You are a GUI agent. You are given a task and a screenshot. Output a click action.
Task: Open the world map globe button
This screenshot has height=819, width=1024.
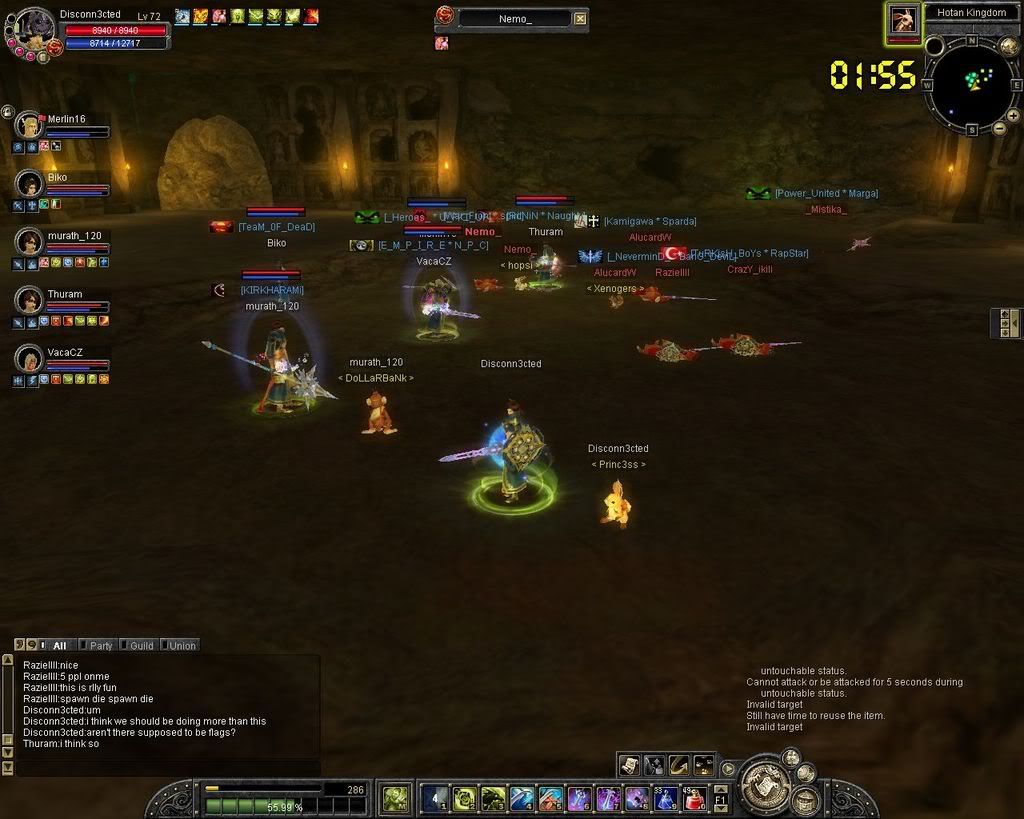point(1009,45)
